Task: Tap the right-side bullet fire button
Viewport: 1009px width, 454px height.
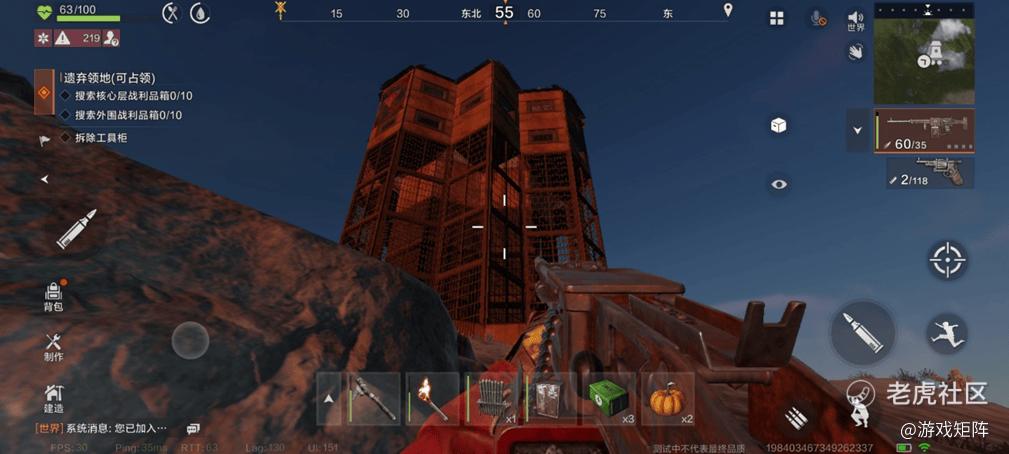Action: tap(861, 331)
